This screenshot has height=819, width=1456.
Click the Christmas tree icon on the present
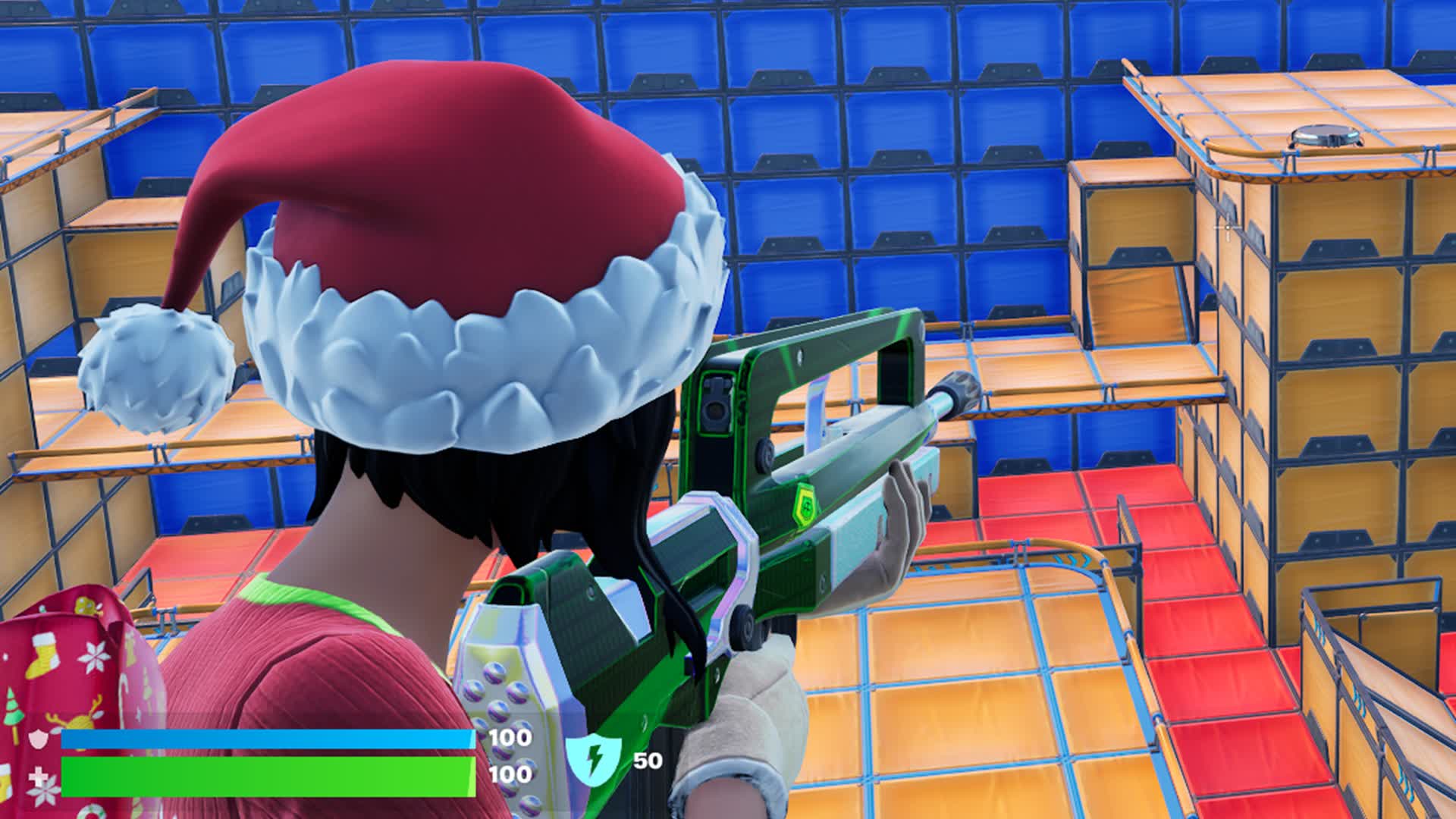point(13,708)
